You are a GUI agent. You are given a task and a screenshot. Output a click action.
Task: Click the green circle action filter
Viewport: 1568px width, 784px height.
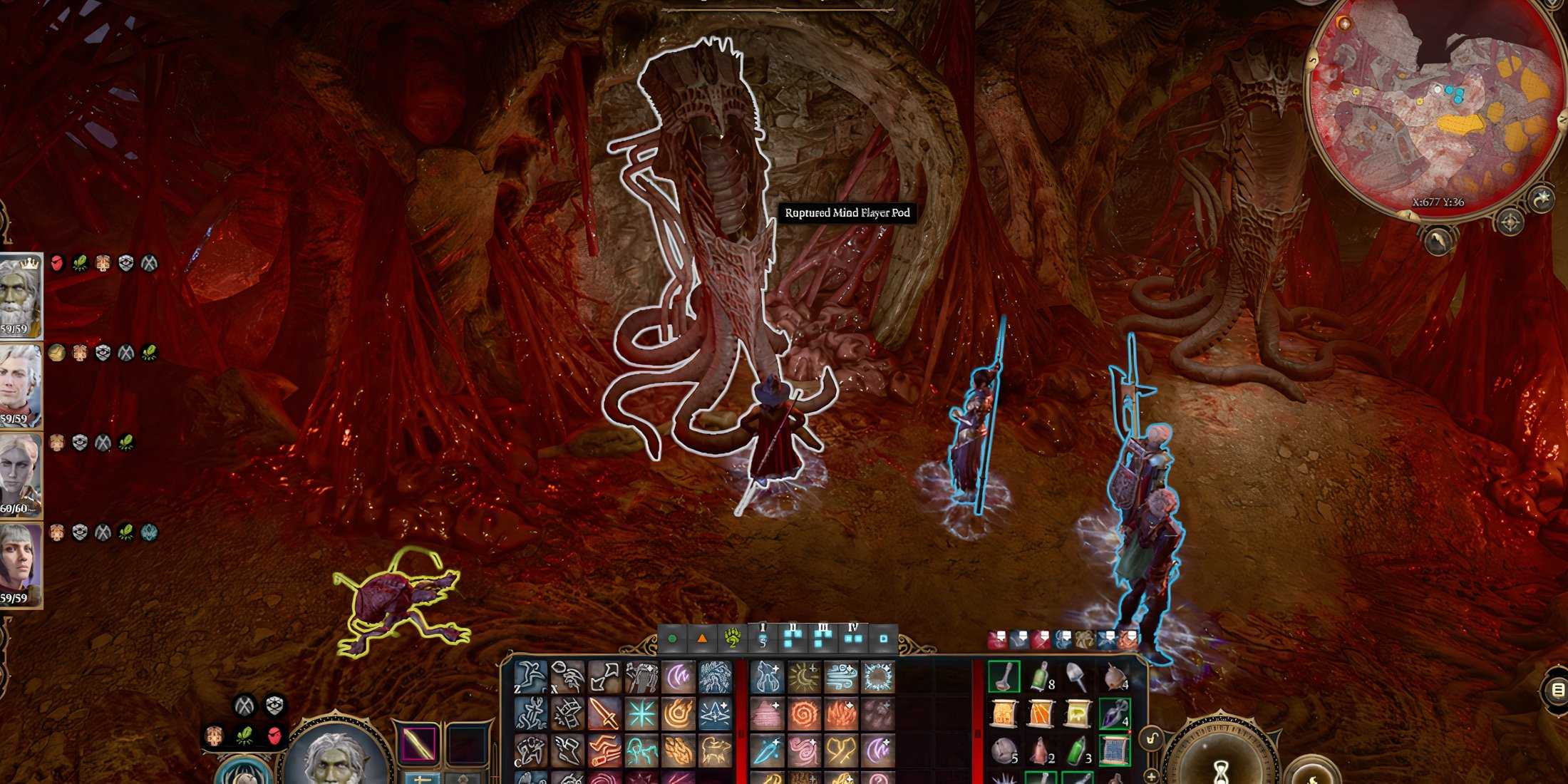(x=671, y=639)
